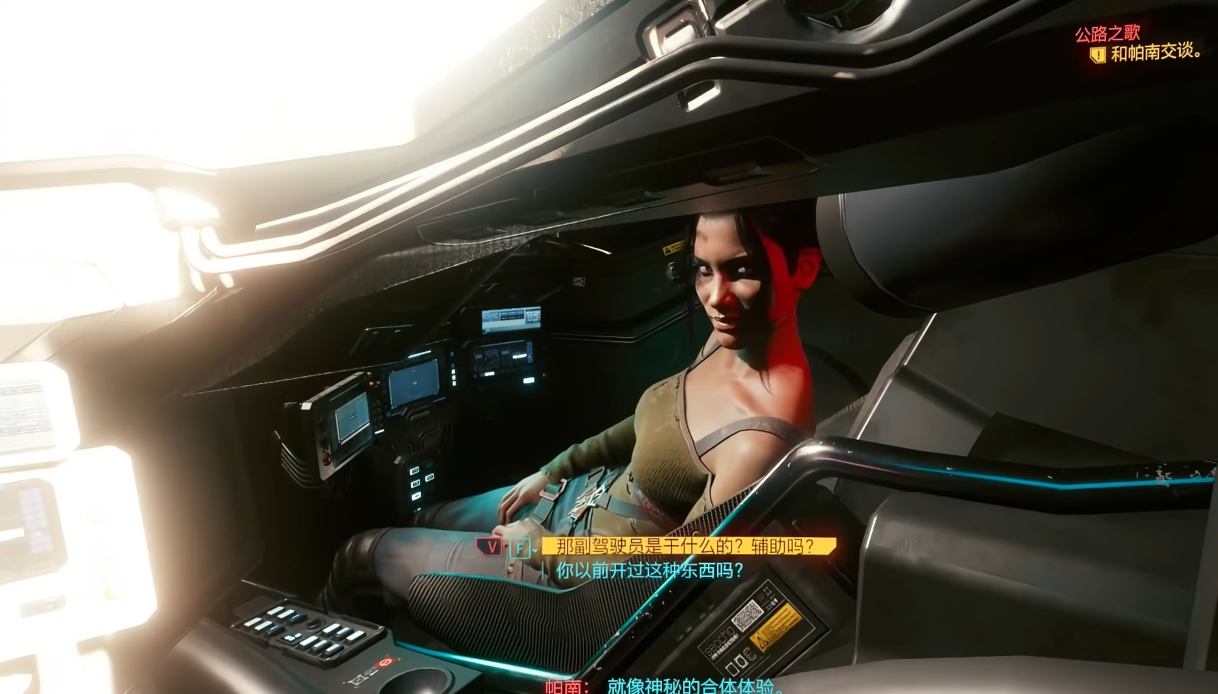This screenshot has width=1218, height=694.
Task: Open the 公路之歌 quest tracker
Action: 1107,35
